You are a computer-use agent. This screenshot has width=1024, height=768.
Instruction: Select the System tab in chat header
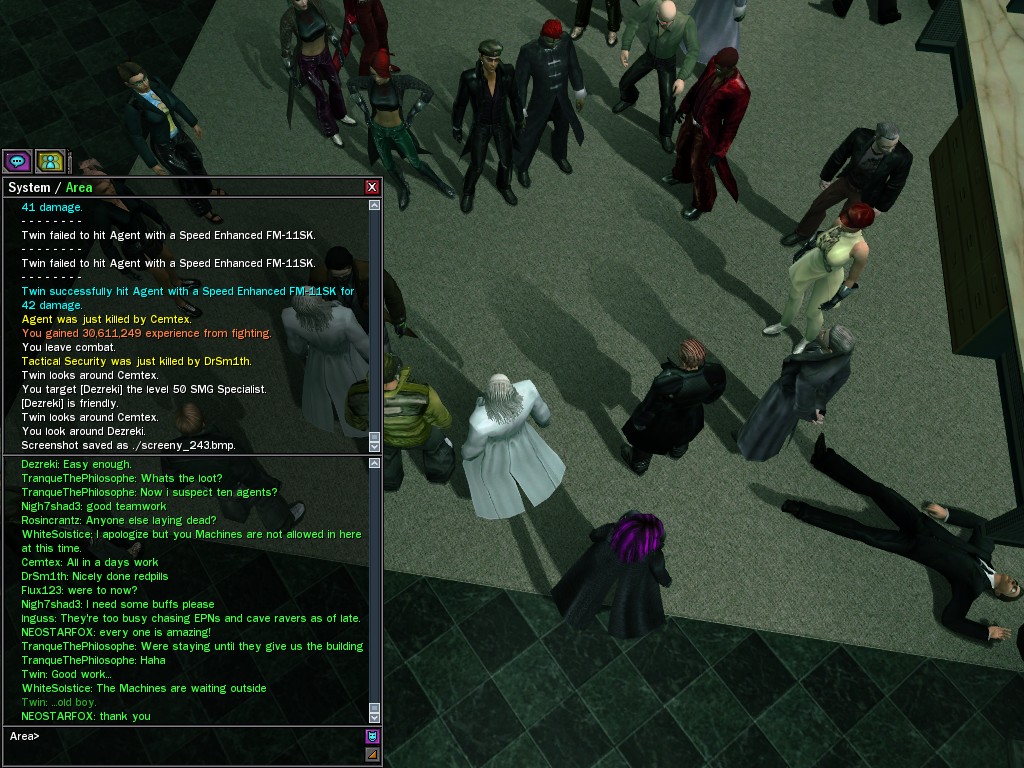29,188
